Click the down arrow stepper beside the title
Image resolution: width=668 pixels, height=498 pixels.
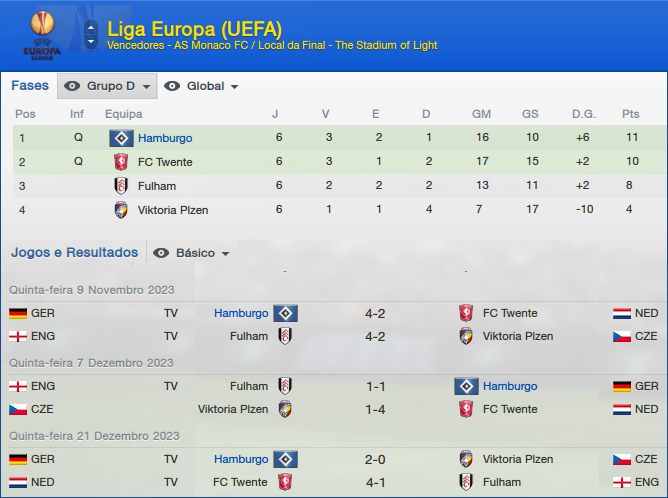click(91, 43)
